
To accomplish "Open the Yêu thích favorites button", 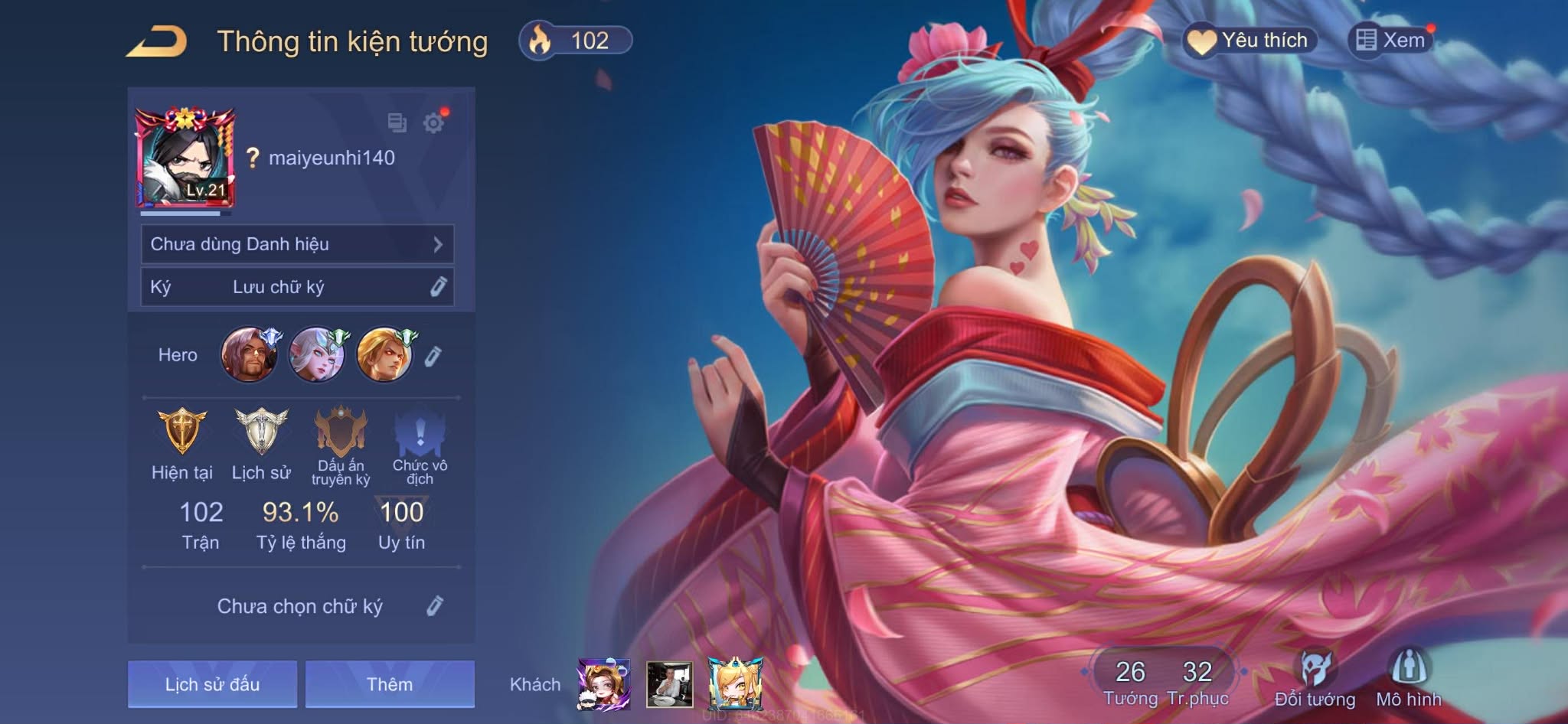I will click(x=1250, y=41).
